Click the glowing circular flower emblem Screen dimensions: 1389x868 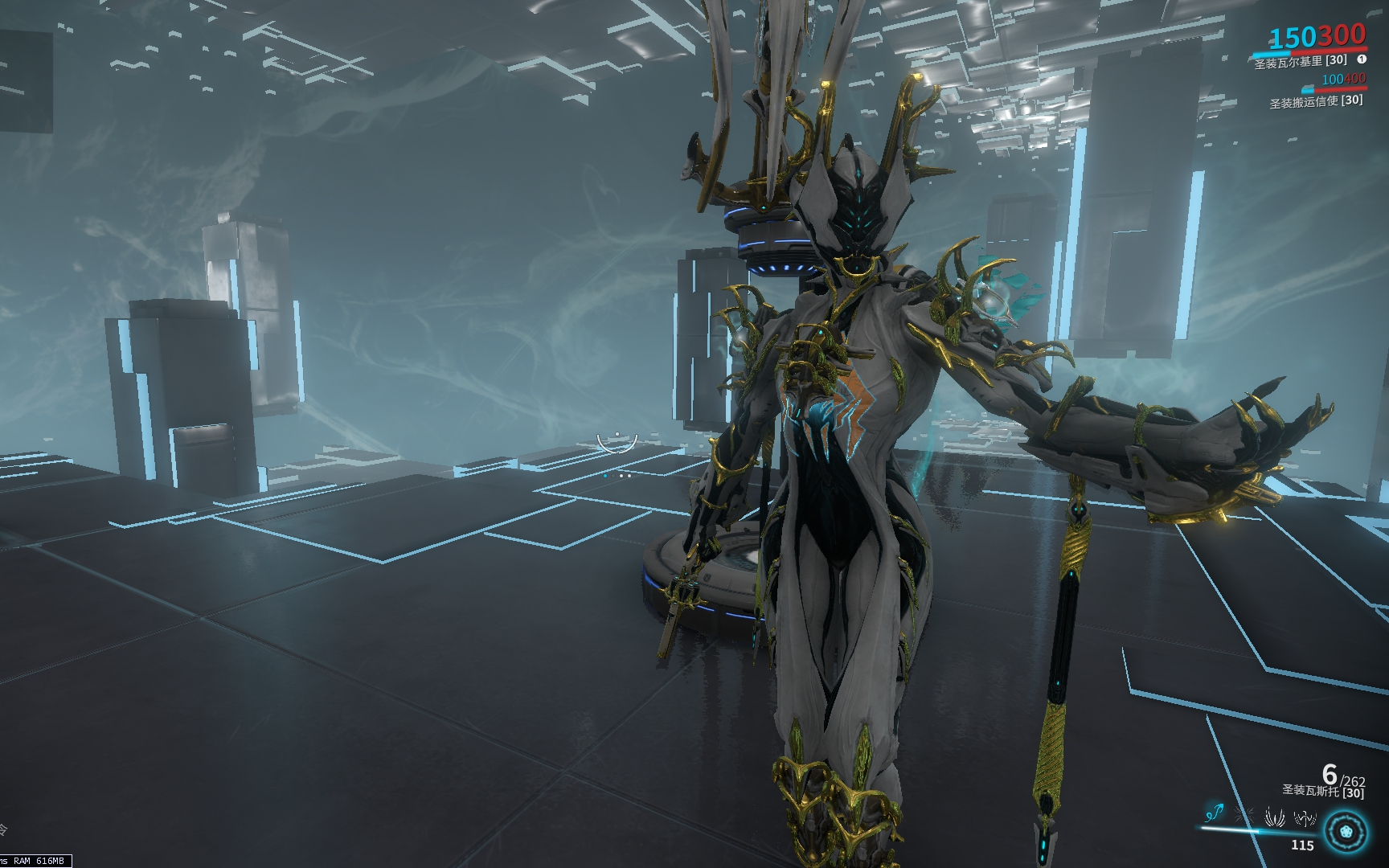(x=1346, y=832)
